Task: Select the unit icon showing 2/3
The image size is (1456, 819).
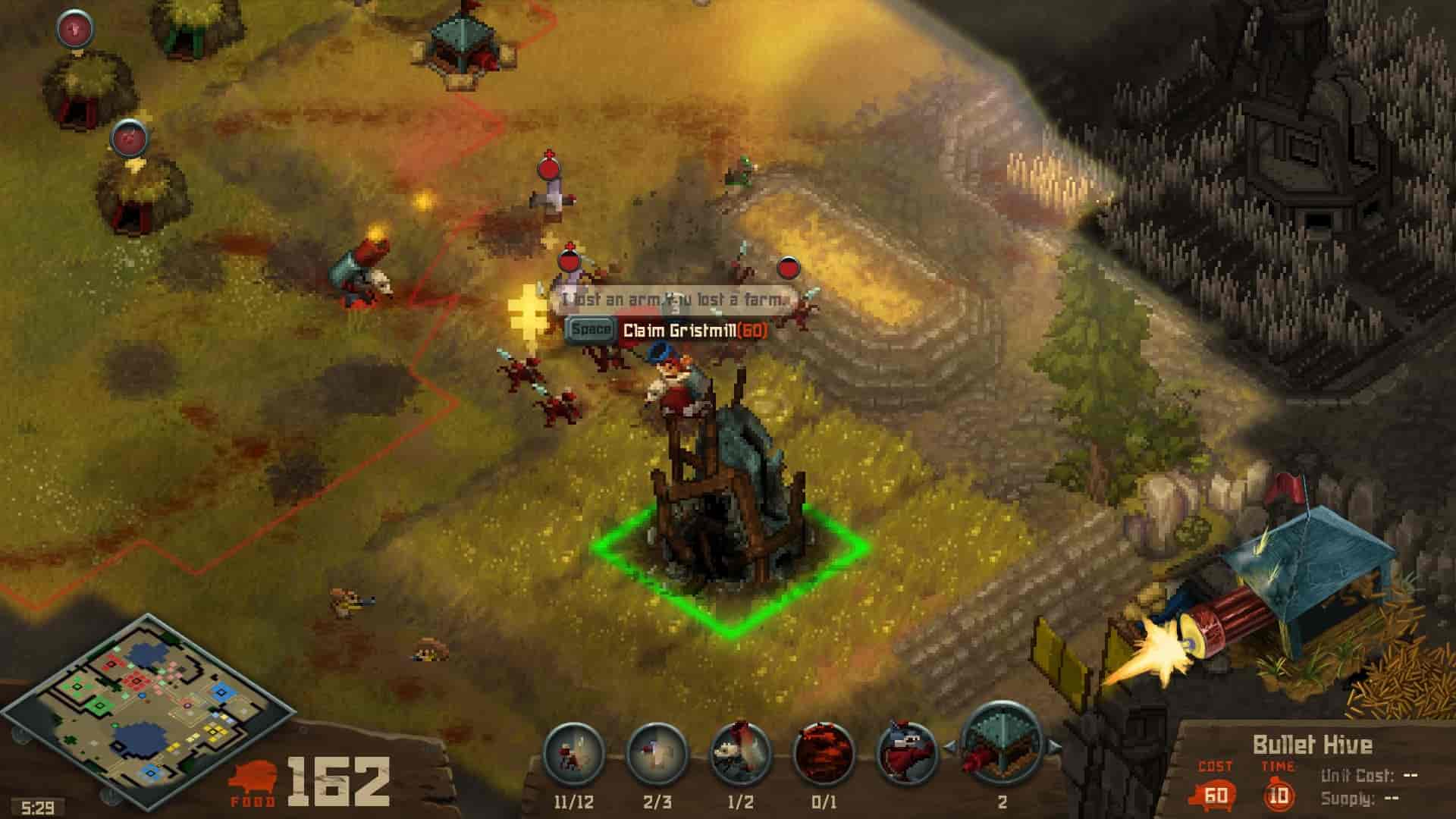Action: (x=657, y=755)
